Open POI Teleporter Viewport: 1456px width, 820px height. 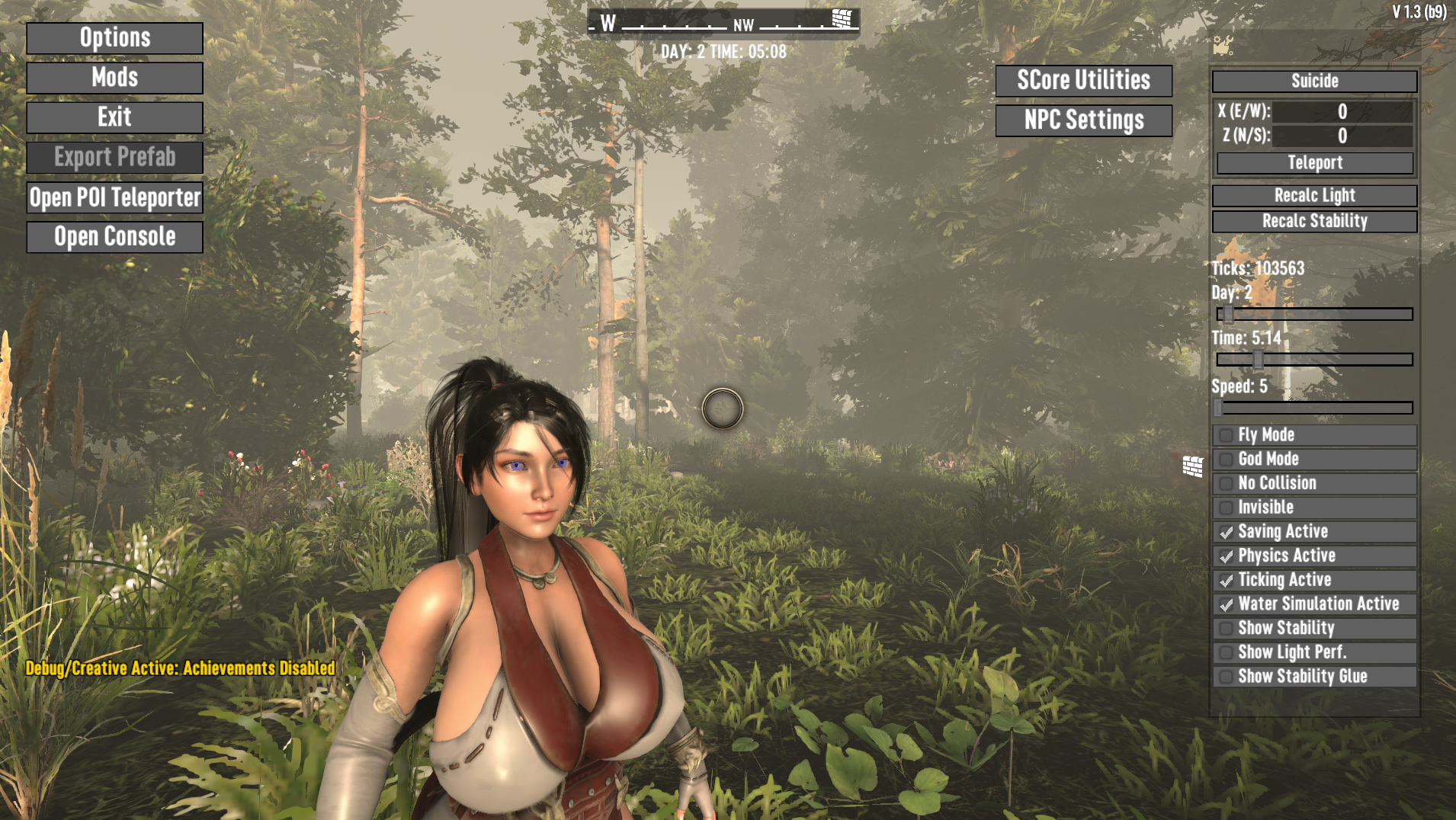pyautogui.click(x=114, y=197)
